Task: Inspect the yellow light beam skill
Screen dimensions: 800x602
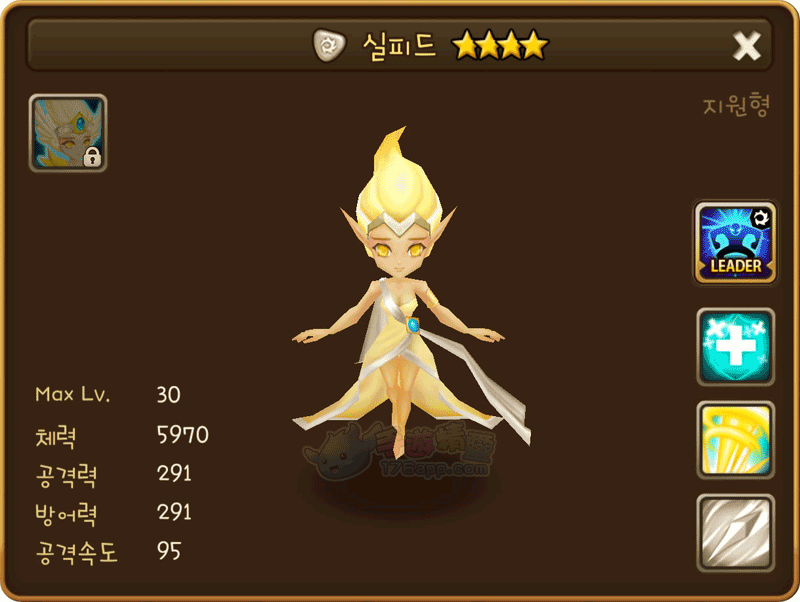Action: [x=735, y=439]
